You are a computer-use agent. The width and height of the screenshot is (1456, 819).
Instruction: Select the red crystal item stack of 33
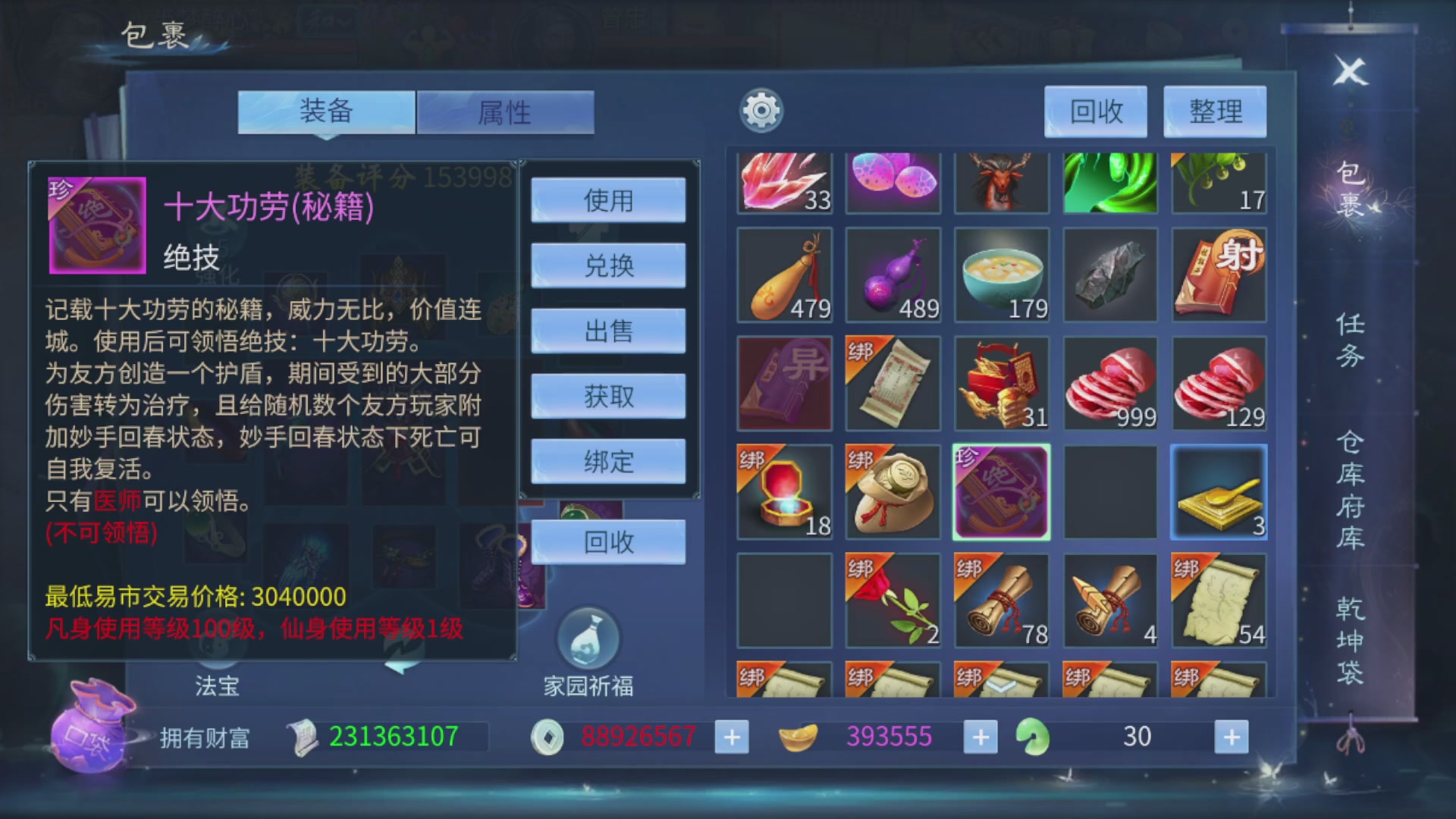coord(784,182)
